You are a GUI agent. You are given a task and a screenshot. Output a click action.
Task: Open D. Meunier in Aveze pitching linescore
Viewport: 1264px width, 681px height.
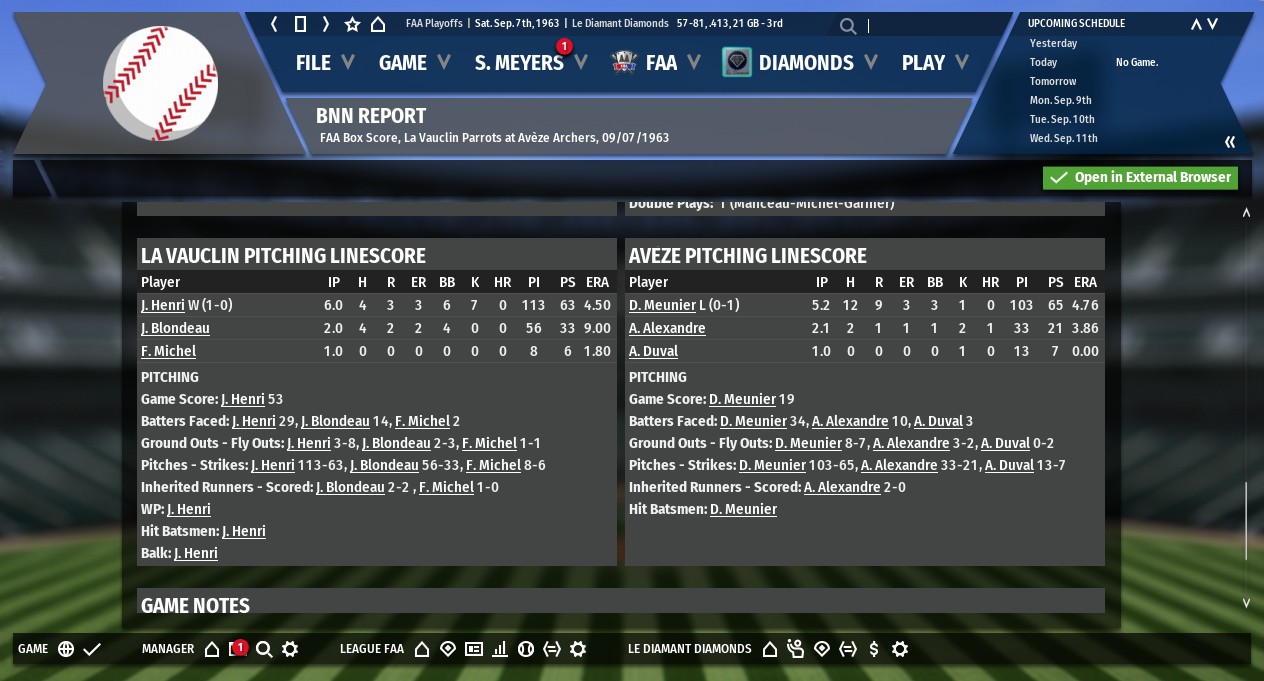point(662,305)
